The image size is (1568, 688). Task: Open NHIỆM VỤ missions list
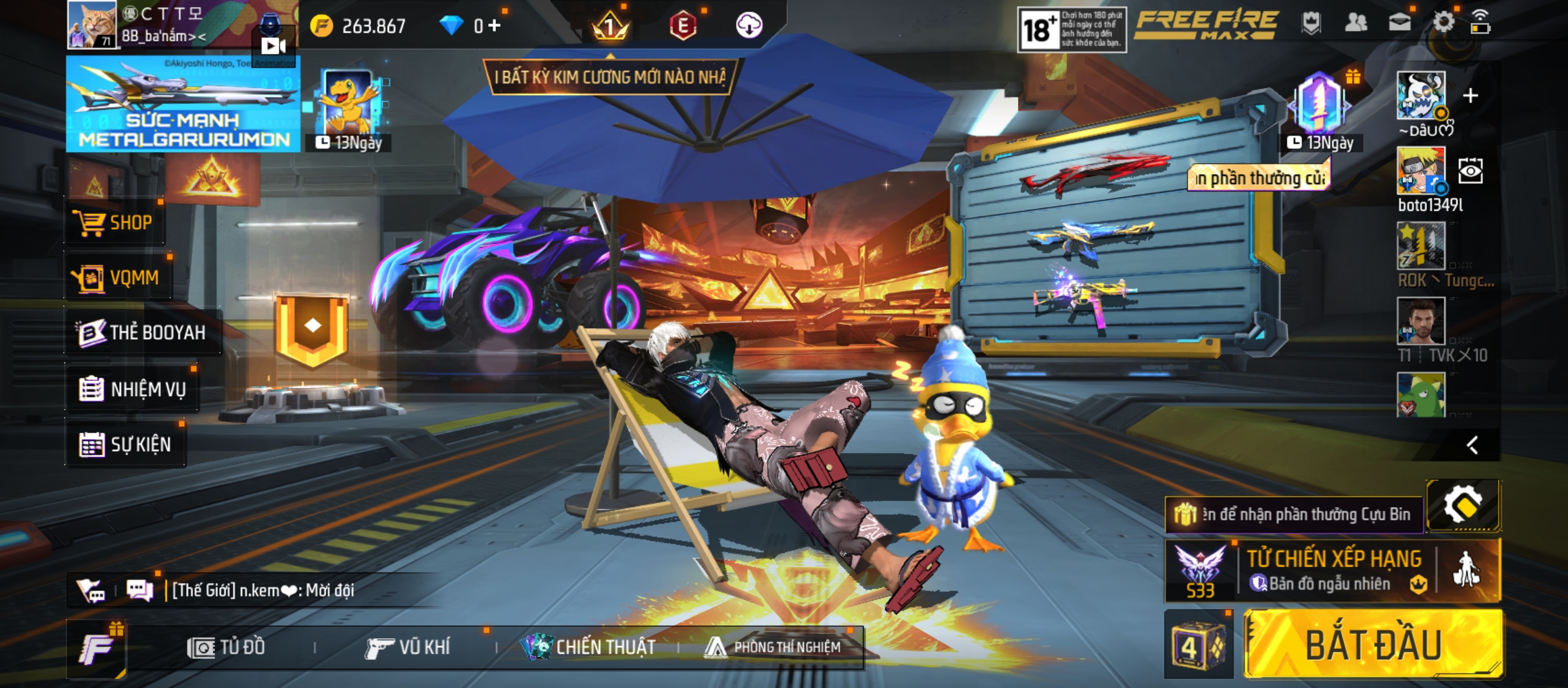click(133, 389)
